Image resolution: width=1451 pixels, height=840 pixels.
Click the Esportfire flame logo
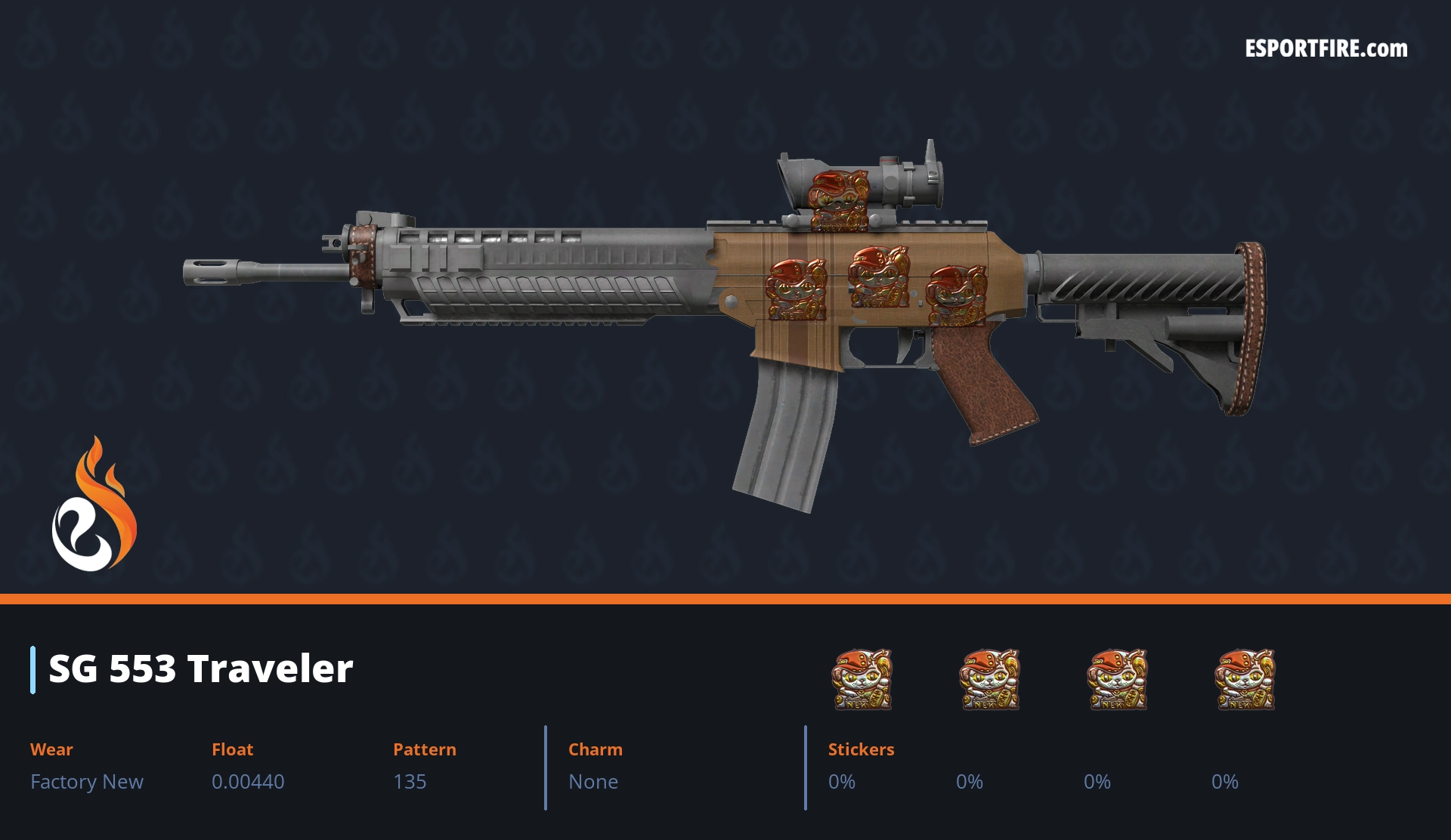point(94,505)
